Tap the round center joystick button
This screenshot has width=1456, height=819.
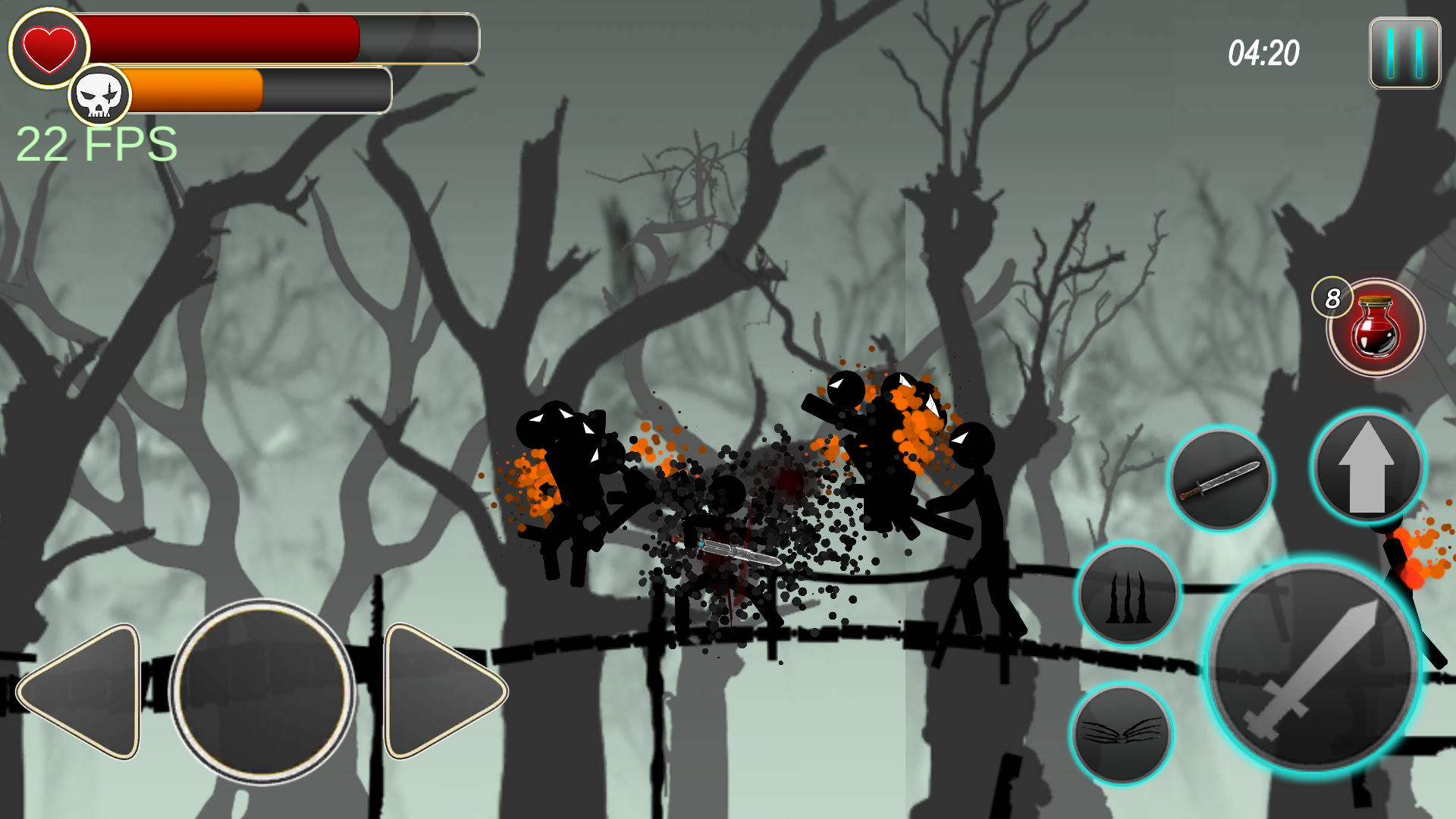pyautogui.click(x=265, y=689)
